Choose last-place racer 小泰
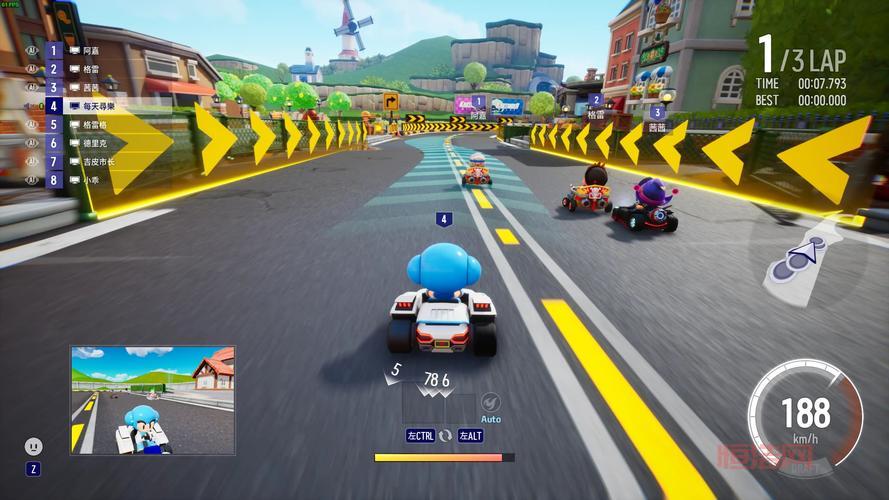 tap(90, 180)
